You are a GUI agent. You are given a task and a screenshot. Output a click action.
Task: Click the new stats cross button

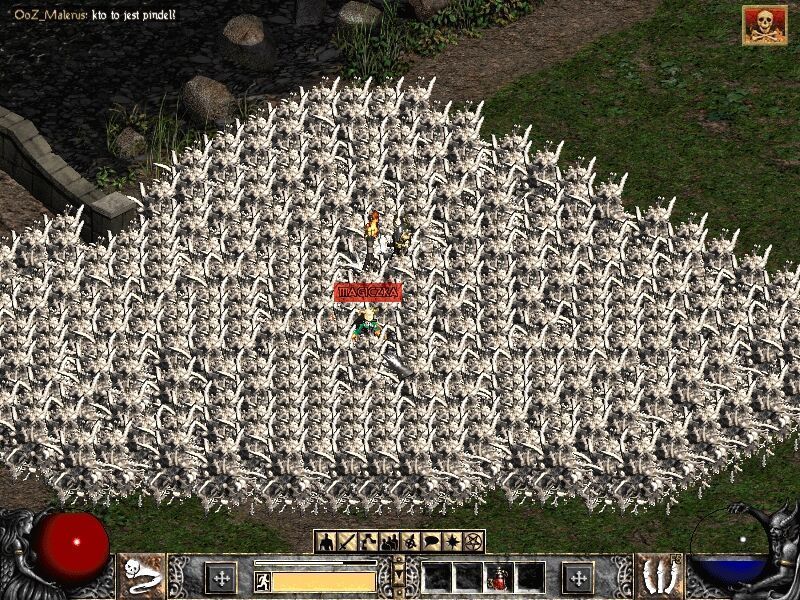pyautogui.click(x=221, y=578)
